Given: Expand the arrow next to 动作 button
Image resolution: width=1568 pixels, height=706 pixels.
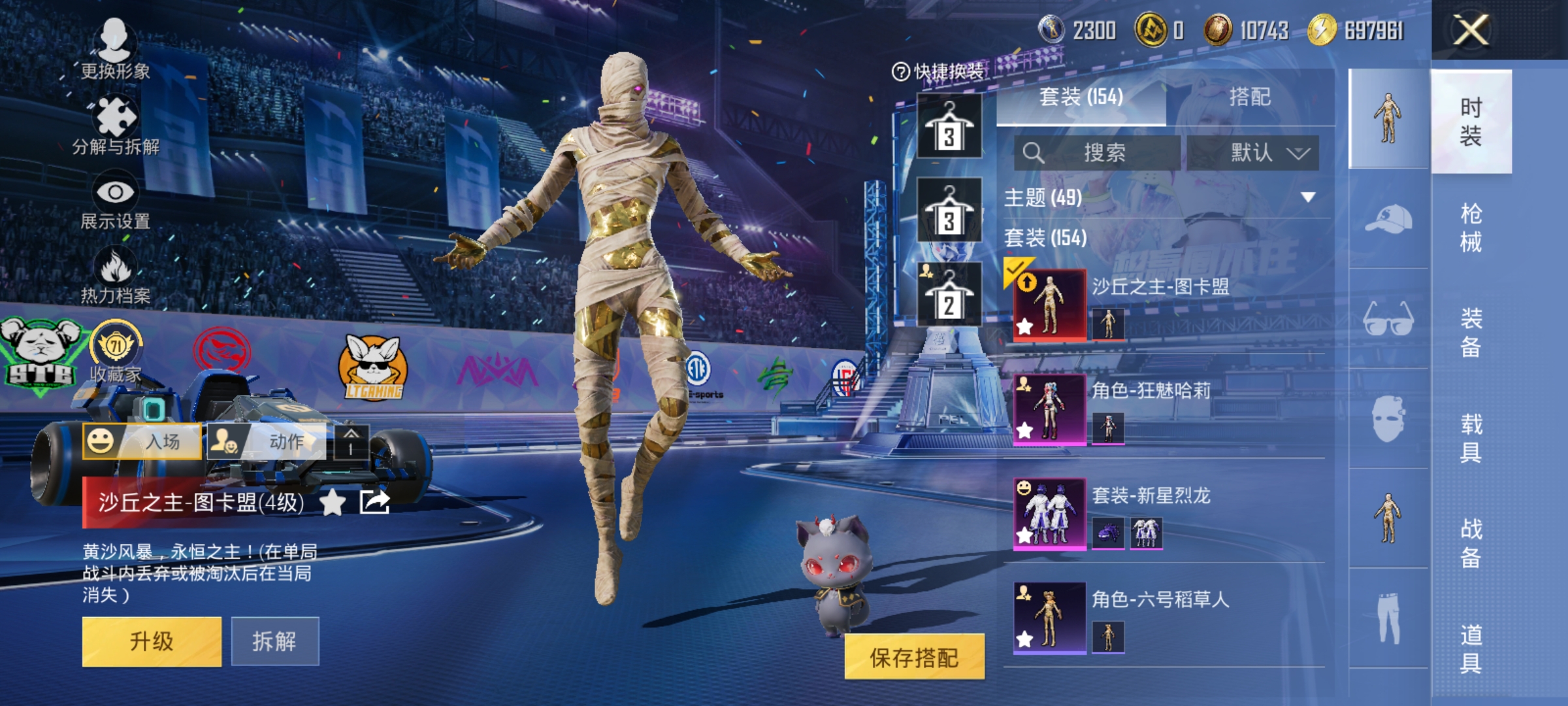Looking at the screenshot, I should click(351, 441).
